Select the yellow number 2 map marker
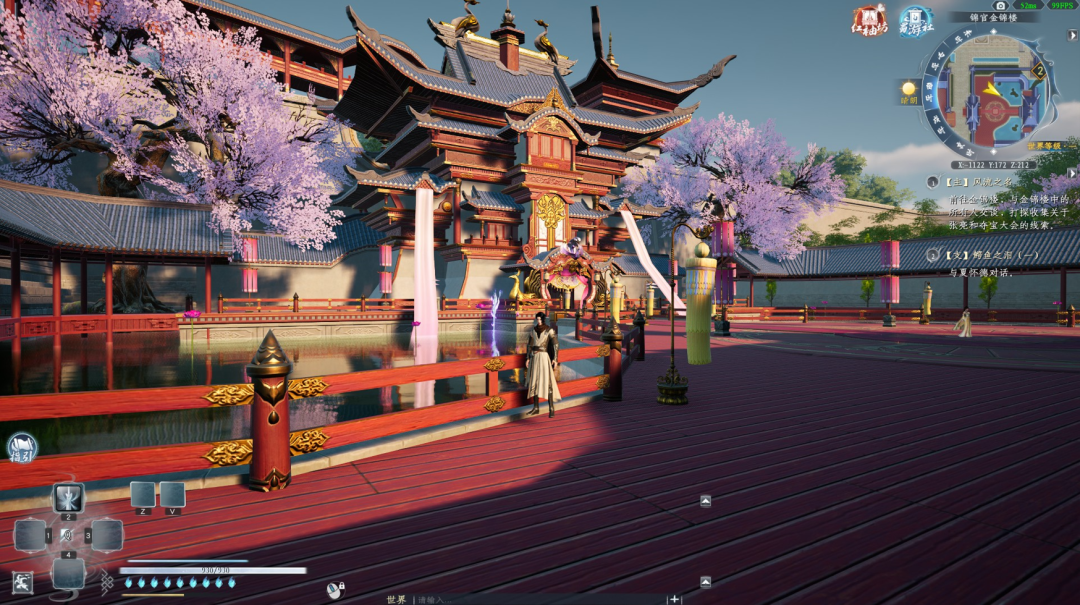This screenshot has height=605, width=1080. tap(1039, 71)
